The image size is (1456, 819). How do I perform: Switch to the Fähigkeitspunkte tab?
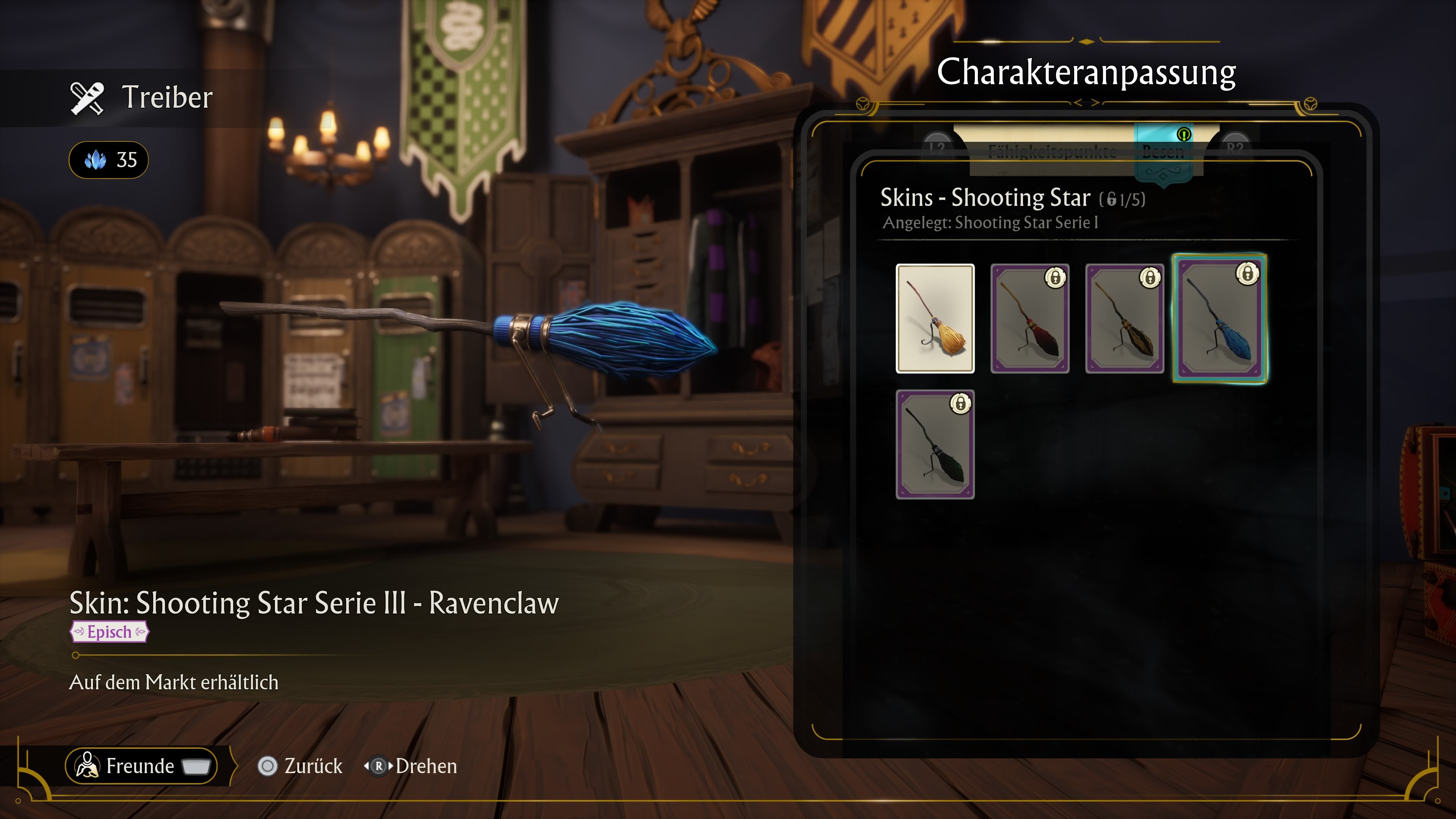tap(1052, 151)
